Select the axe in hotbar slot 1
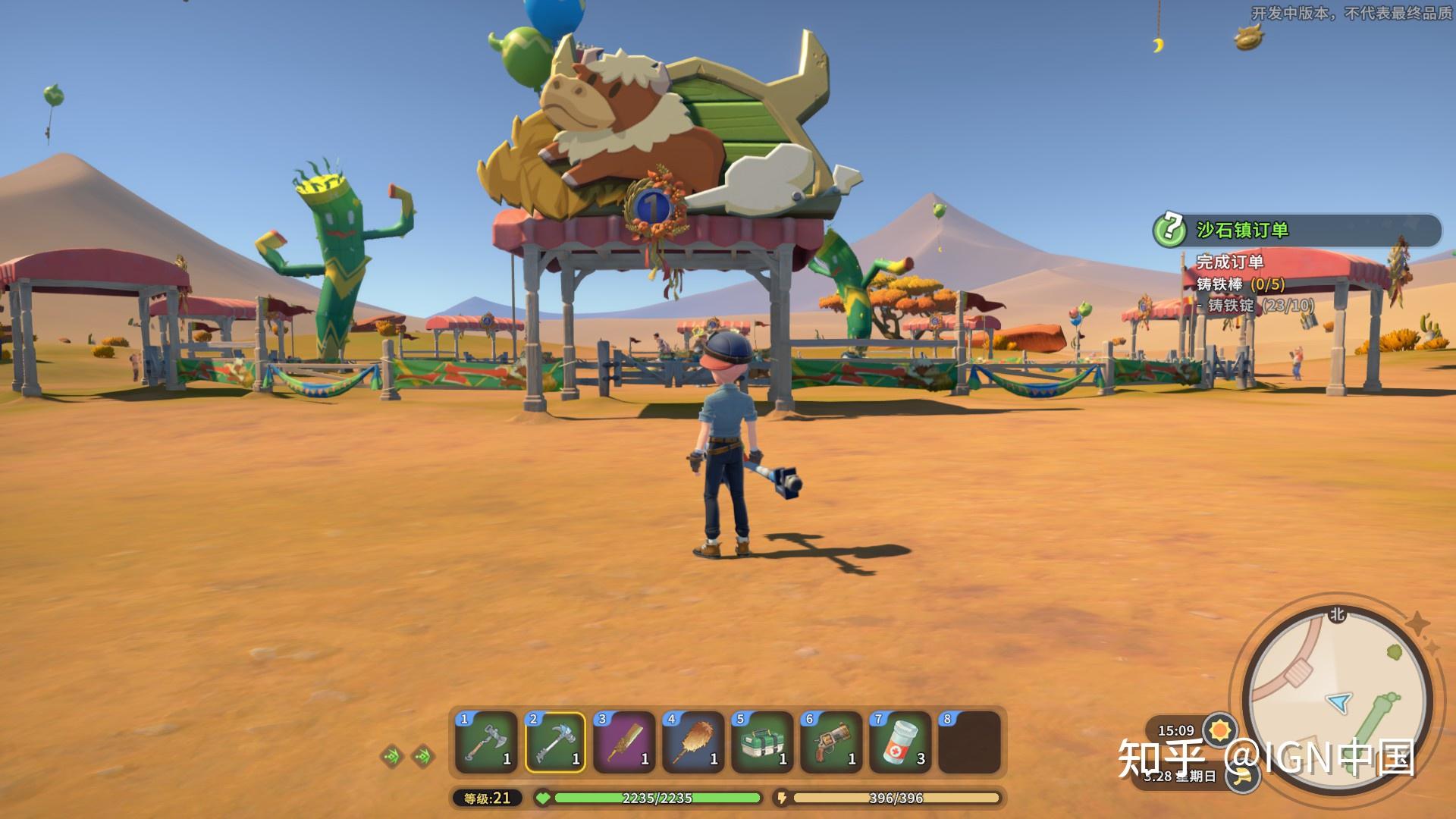This screenshot has width=1456, height=819. [486, 742]
